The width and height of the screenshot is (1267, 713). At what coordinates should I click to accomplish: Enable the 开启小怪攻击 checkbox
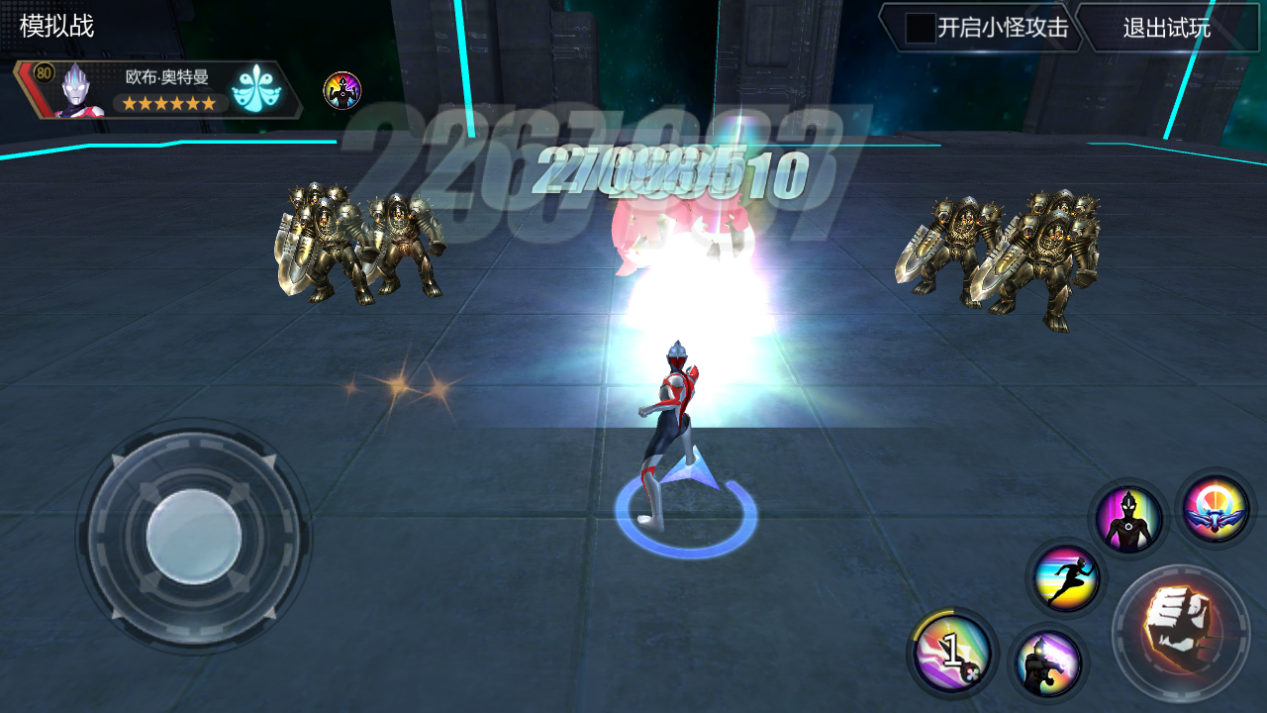(x=920, y=28)
